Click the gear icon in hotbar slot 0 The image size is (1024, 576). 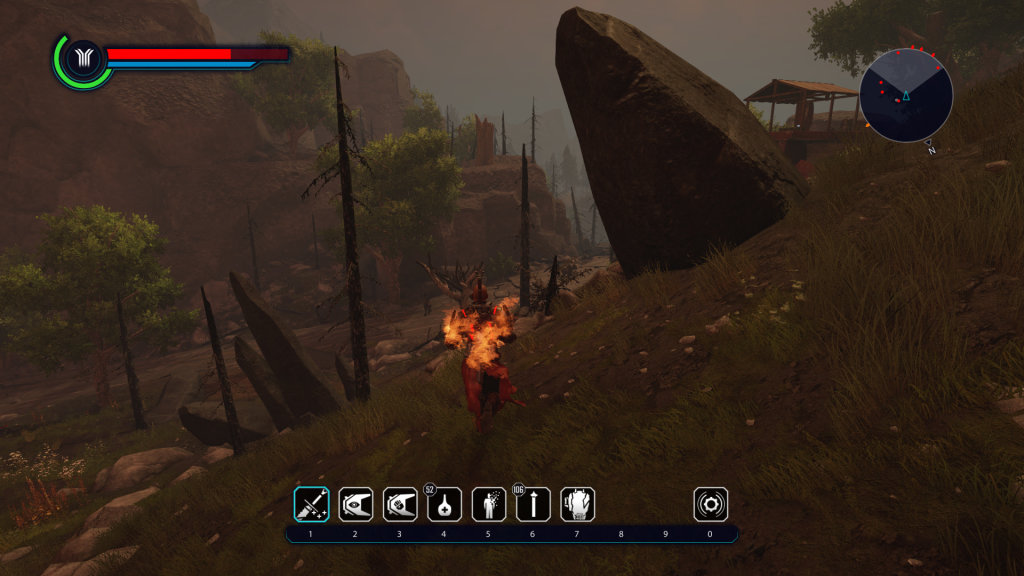click(x=710, y=504)
